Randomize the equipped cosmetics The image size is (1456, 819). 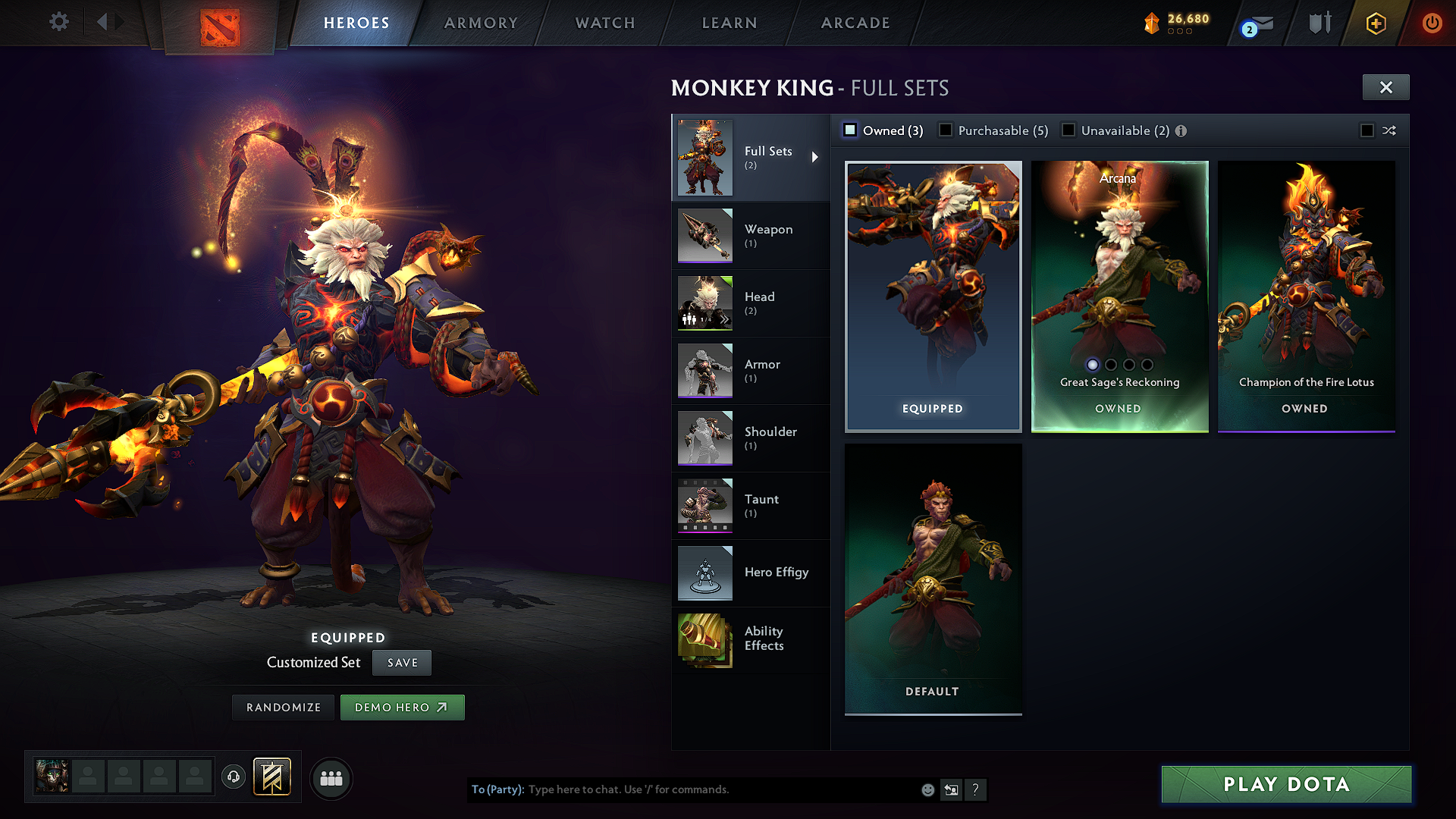(x=284, y=708)
